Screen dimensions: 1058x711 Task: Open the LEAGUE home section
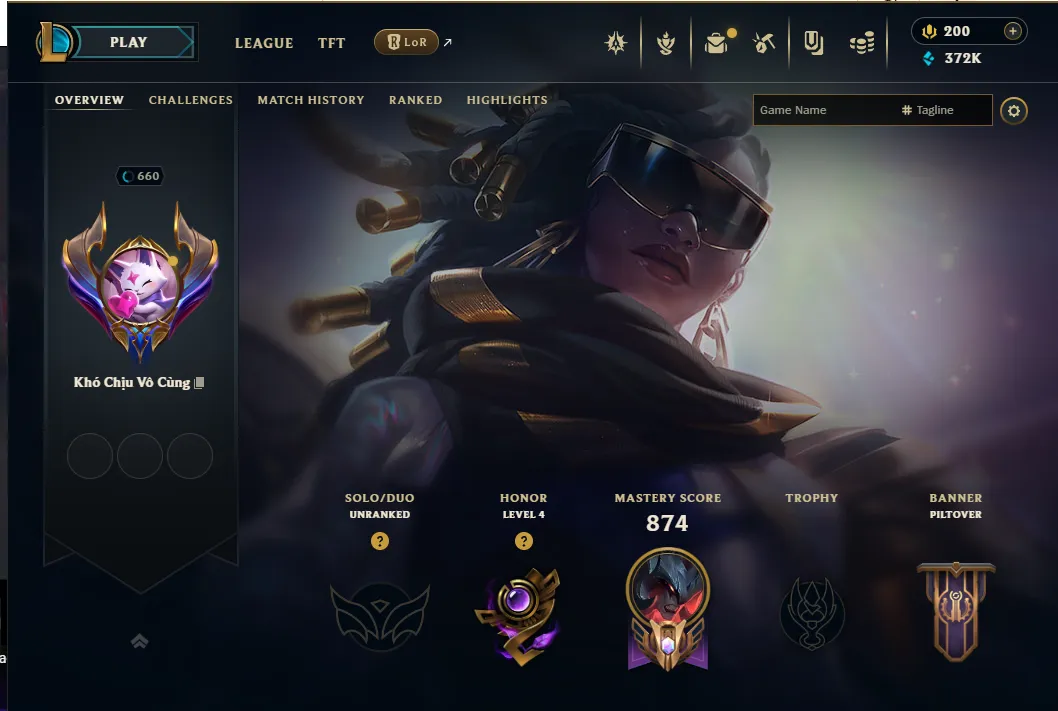(264, 43)
